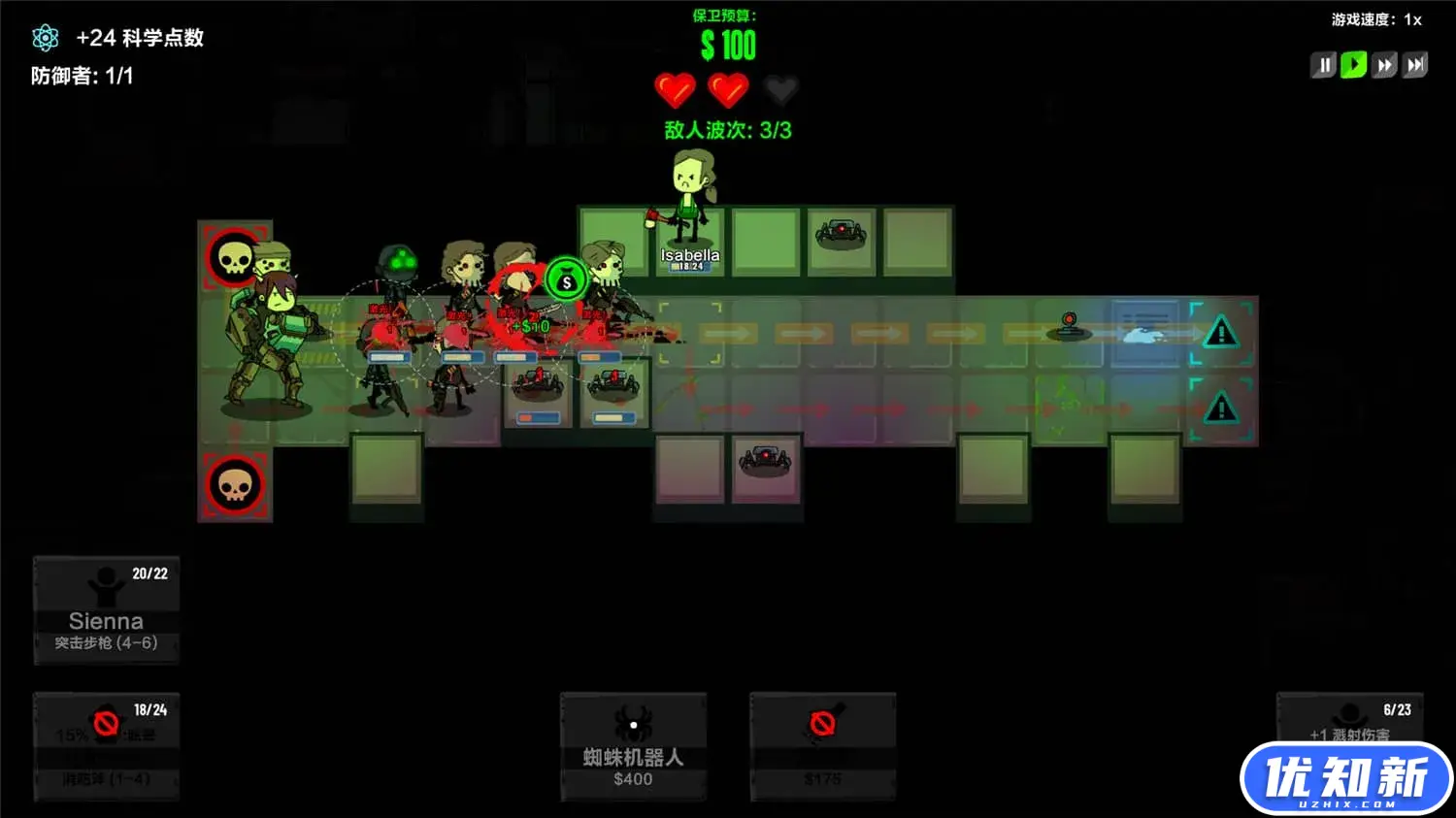
Task: Select the Sienna assault rifle card
Action: click(x=107, y=610)
